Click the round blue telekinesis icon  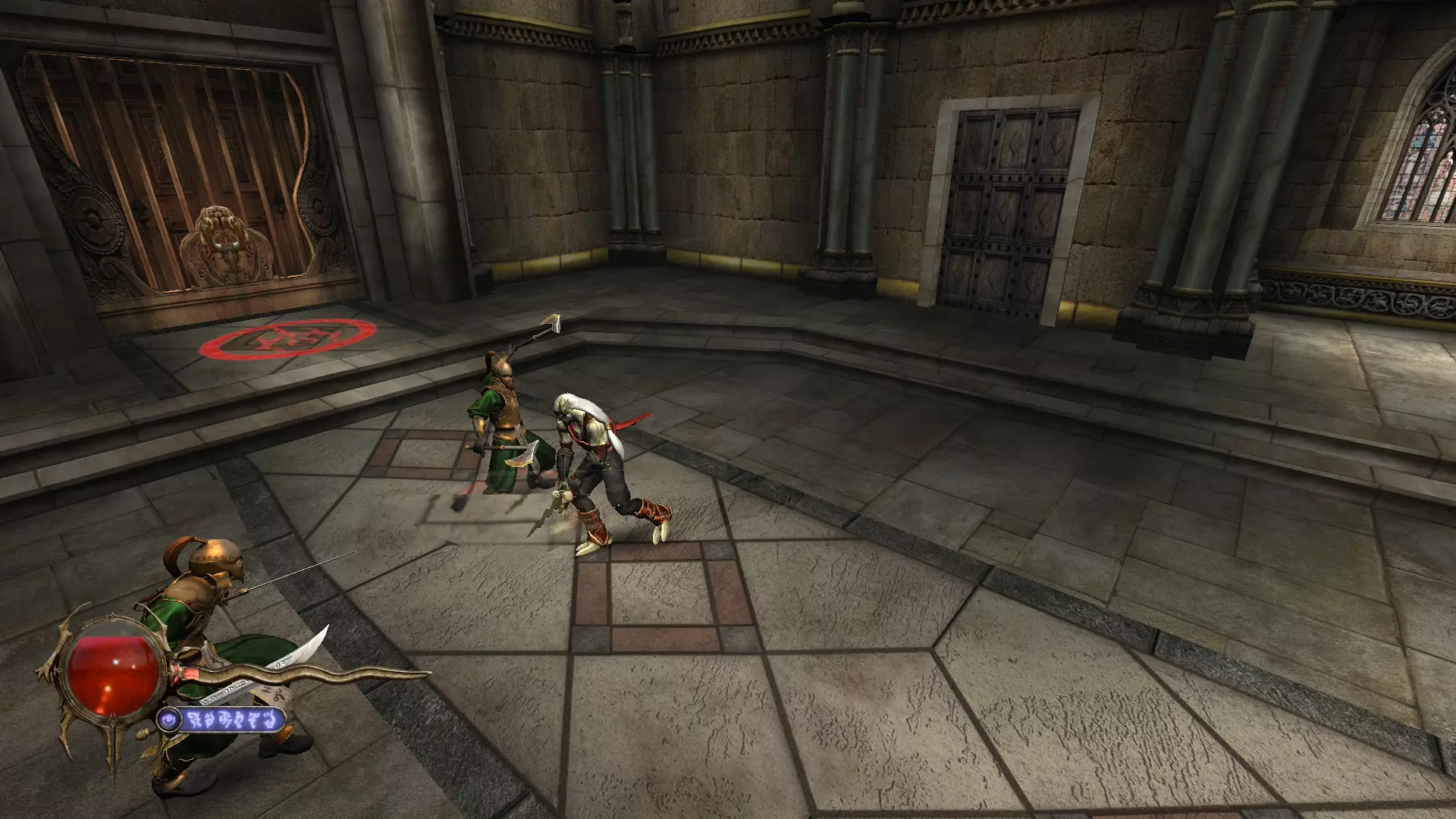[168, 719]
